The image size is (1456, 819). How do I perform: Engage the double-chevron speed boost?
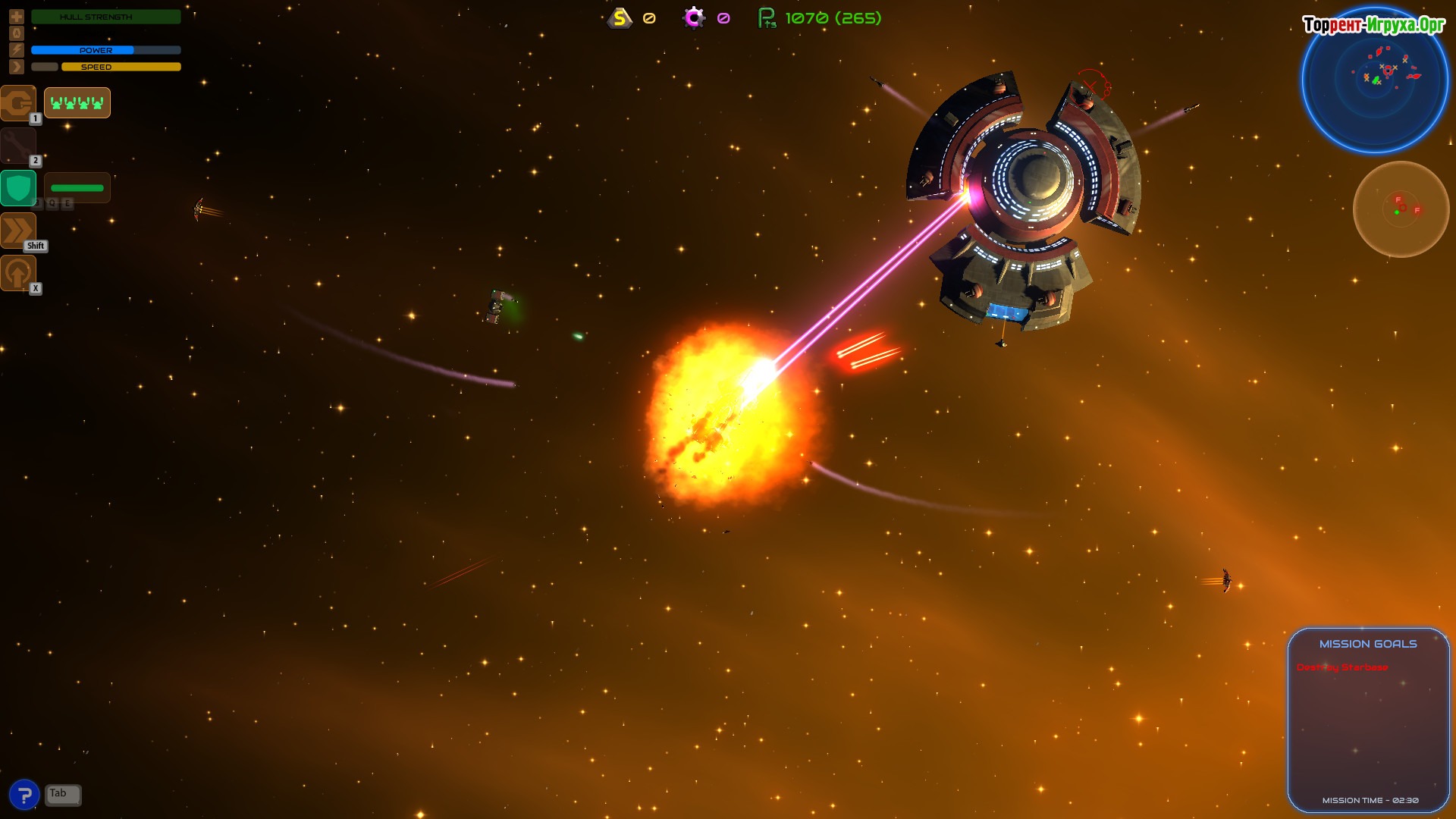click(17, 231)
